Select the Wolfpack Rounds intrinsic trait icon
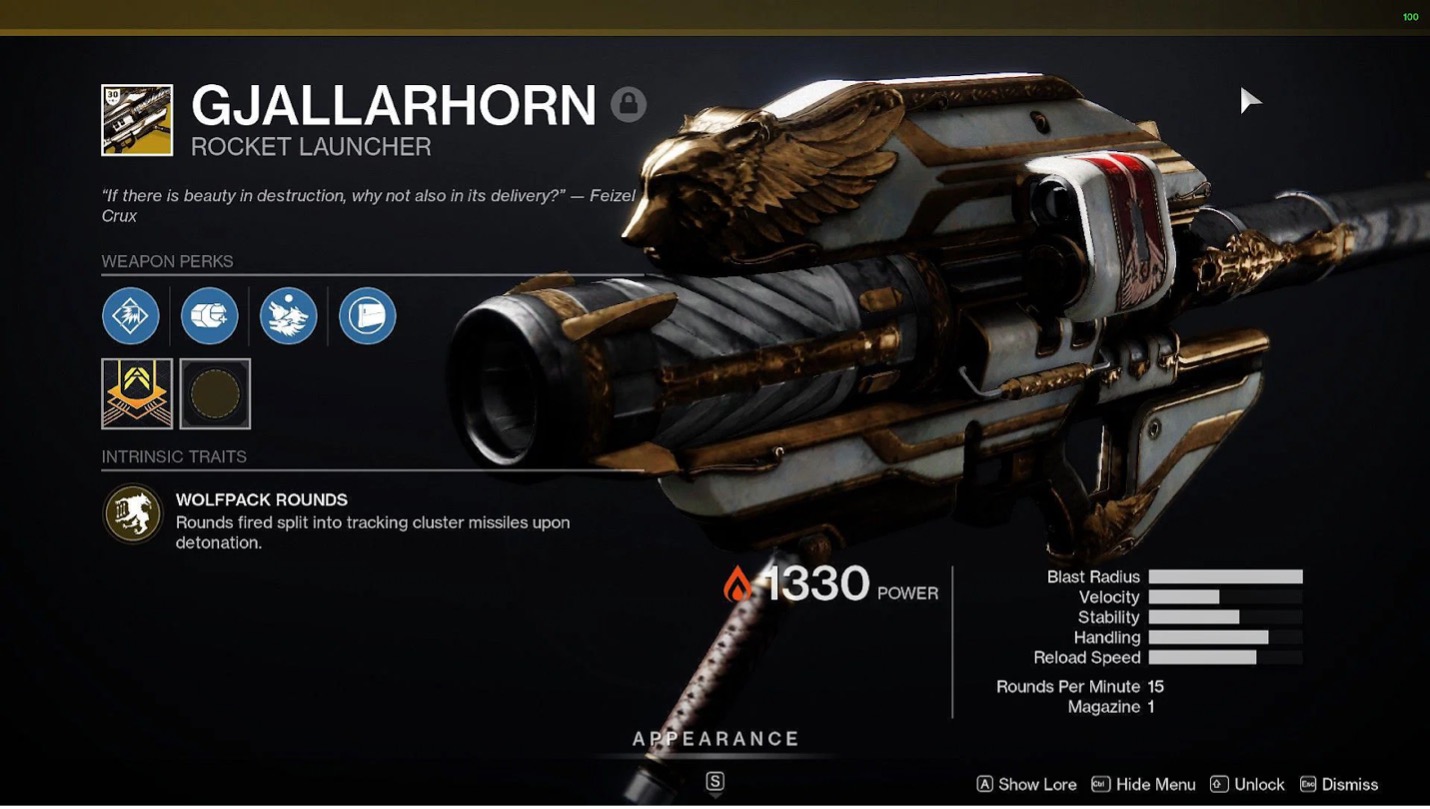1430x809 pixels. coord(131,513)
